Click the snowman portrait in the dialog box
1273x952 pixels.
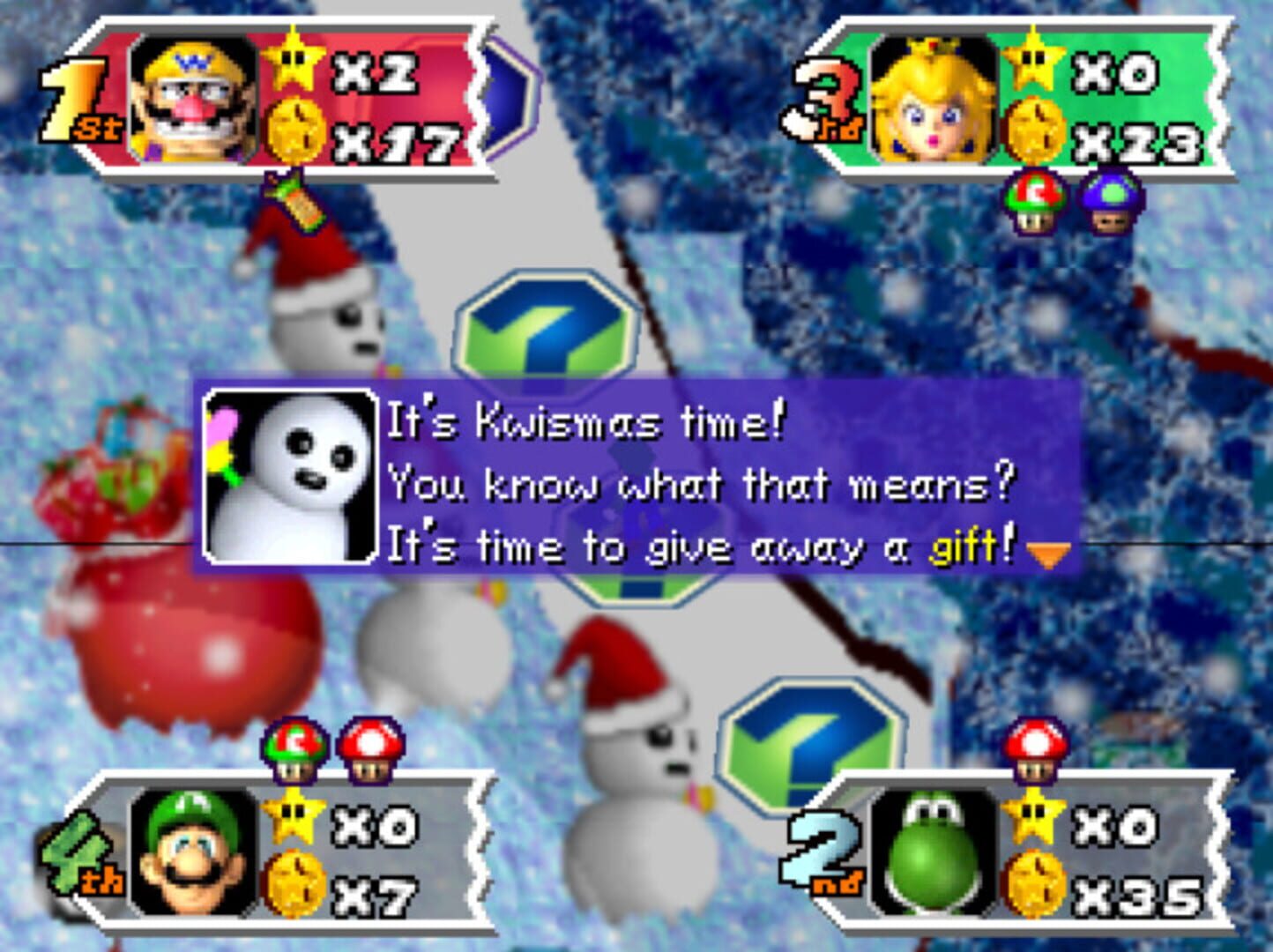(x=291, y=476)
